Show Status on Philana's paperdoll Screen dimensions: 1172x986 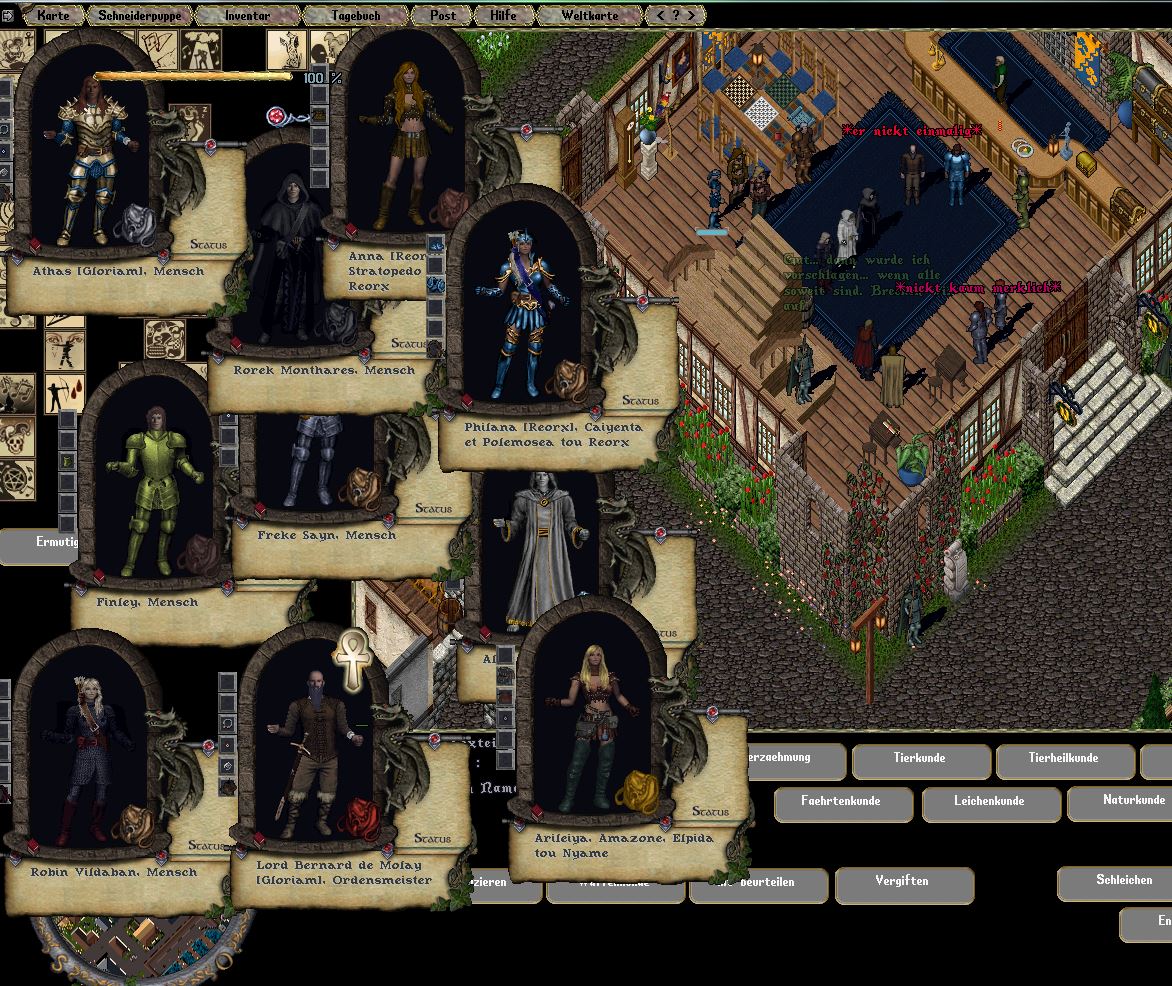point(640,400)
